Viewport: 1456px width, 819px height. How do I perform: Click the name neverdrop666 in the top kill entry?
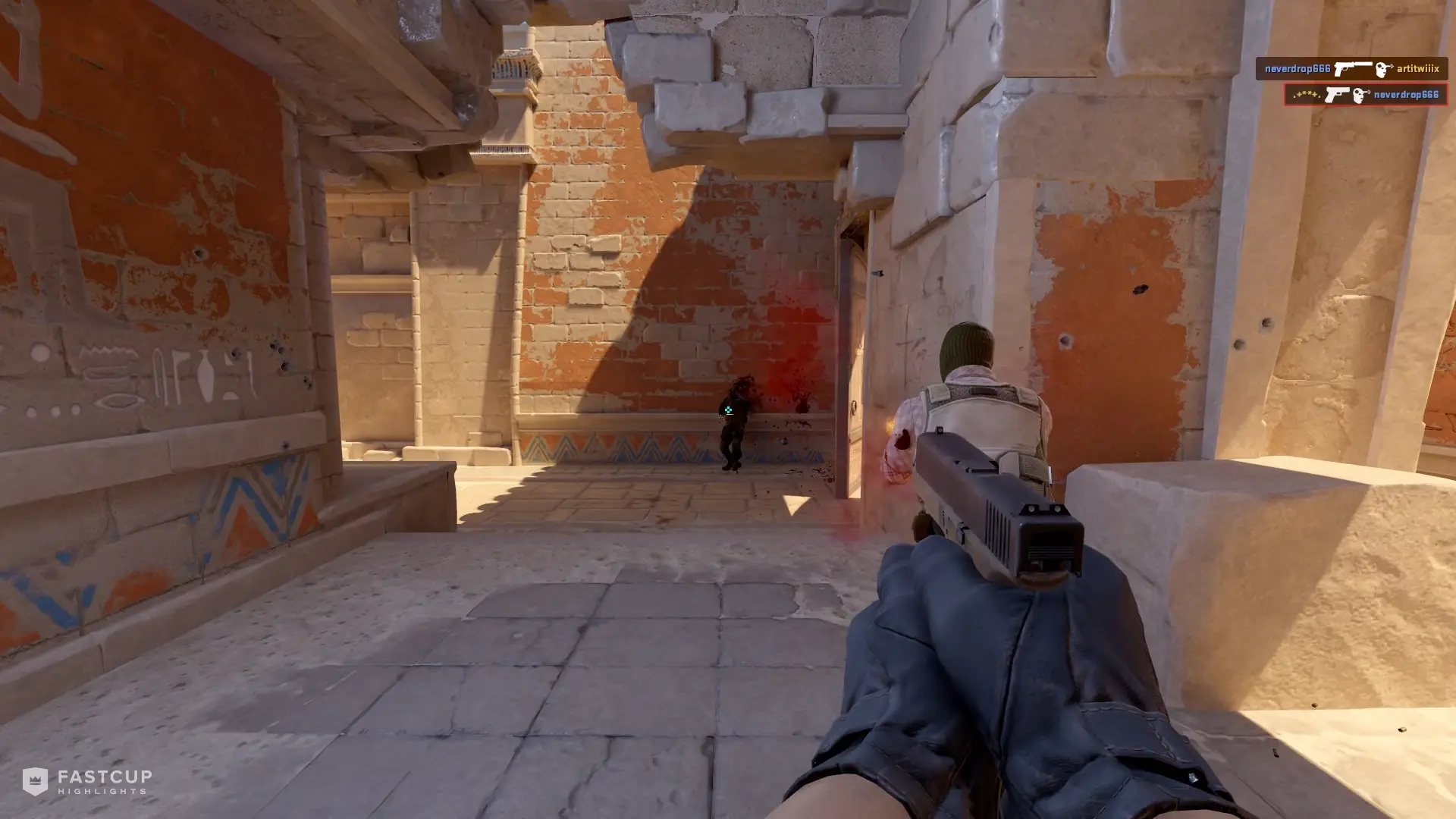[1298, 69]
